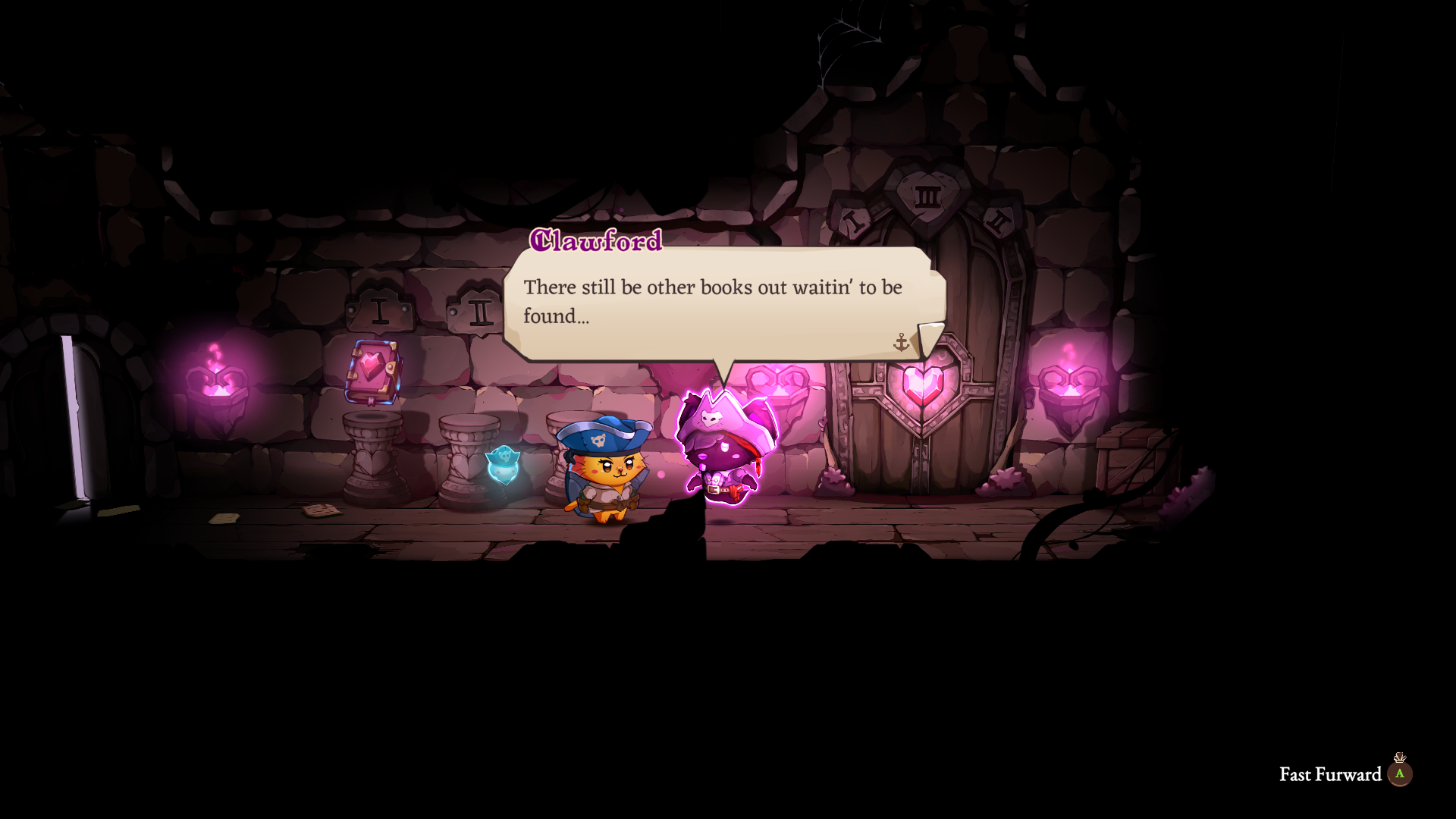Click the III crest above the door
The image size is (1456, 819).
(x=927, y=194)
